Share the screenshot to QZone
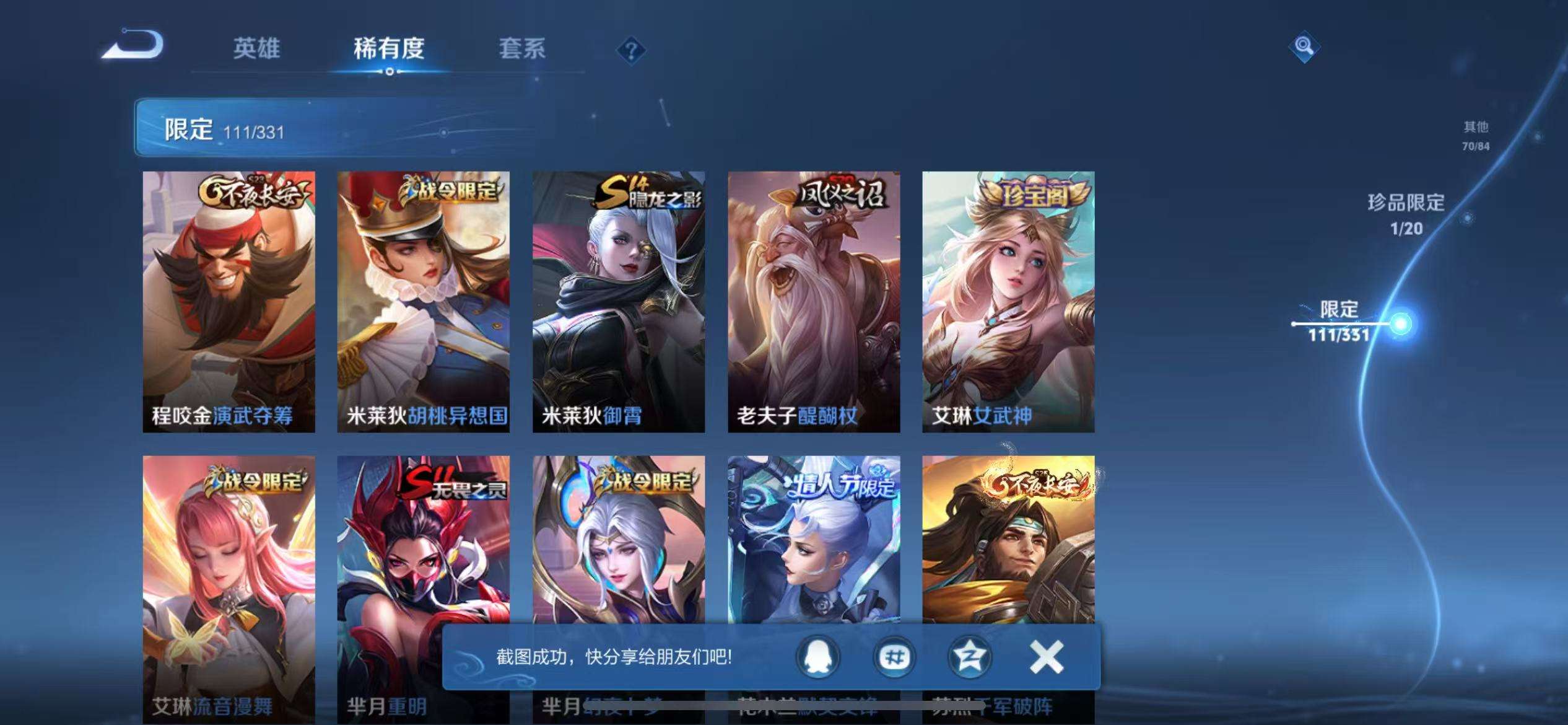The image size is (1568, 725). [x=970, y=657]
